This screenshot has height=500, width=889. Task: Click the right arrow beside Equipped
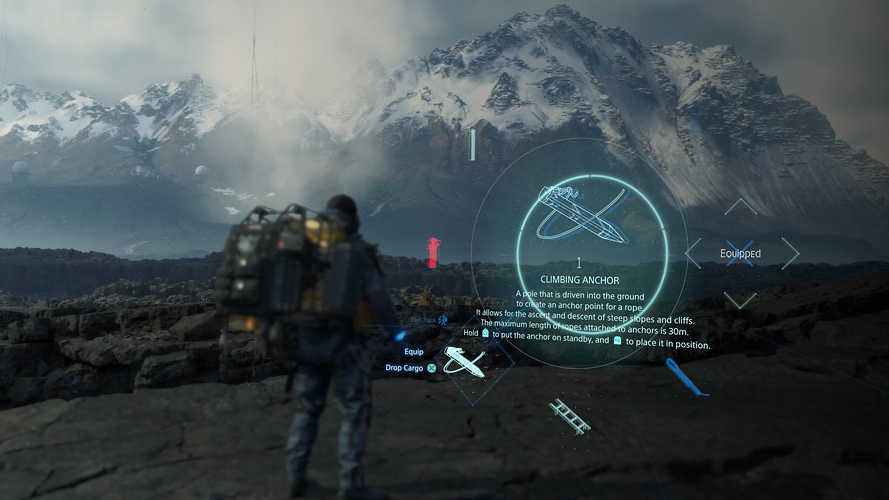coord(790,253)
